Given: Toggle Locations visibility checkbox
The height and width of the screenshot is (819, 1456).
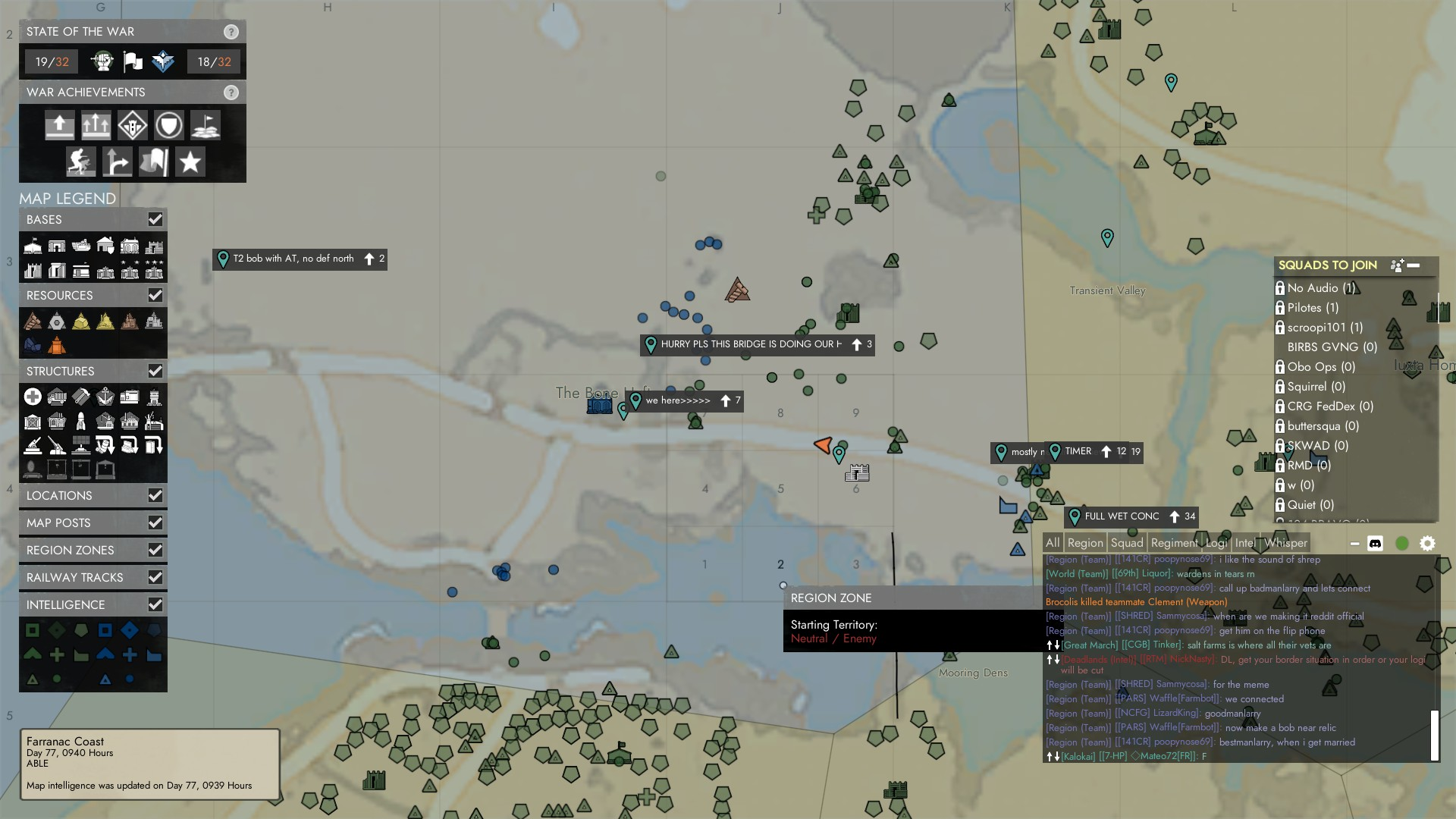Looking at the screenshot, I should (x=155, y=495).
